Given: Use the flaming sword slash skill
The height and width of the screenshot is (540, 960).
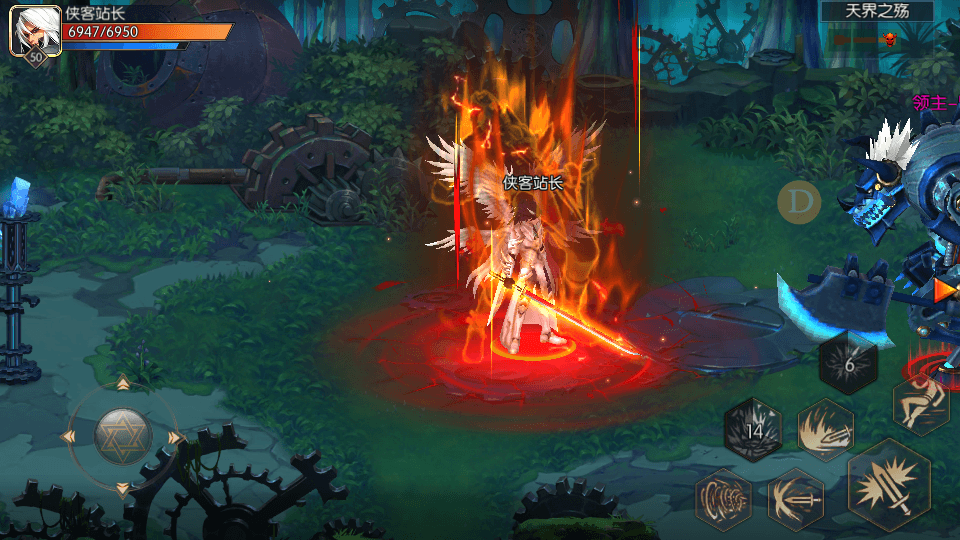Looking at the screenshot, I should (825, 429).
